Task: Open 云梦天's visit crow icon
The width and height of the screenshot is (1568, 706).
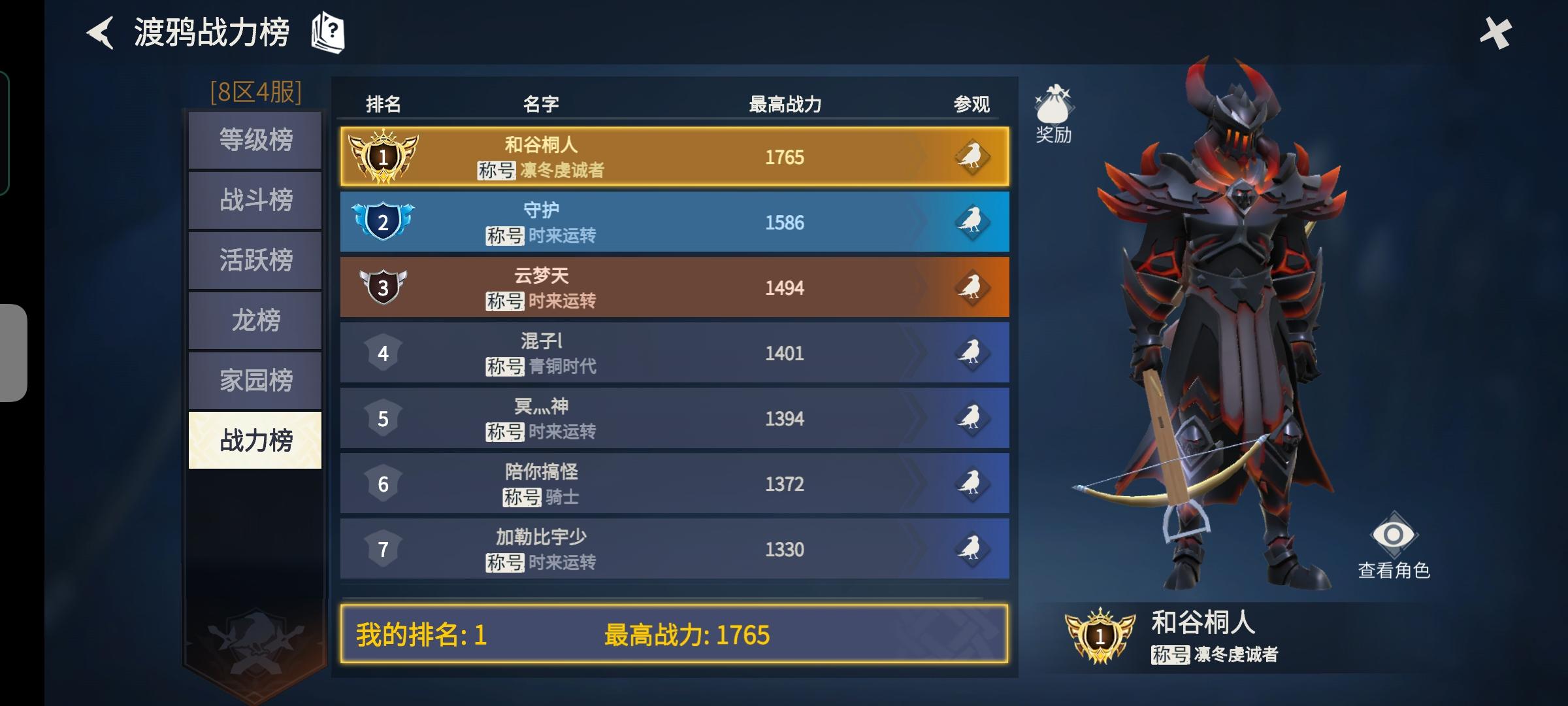Action: click(x=973, y=287)
